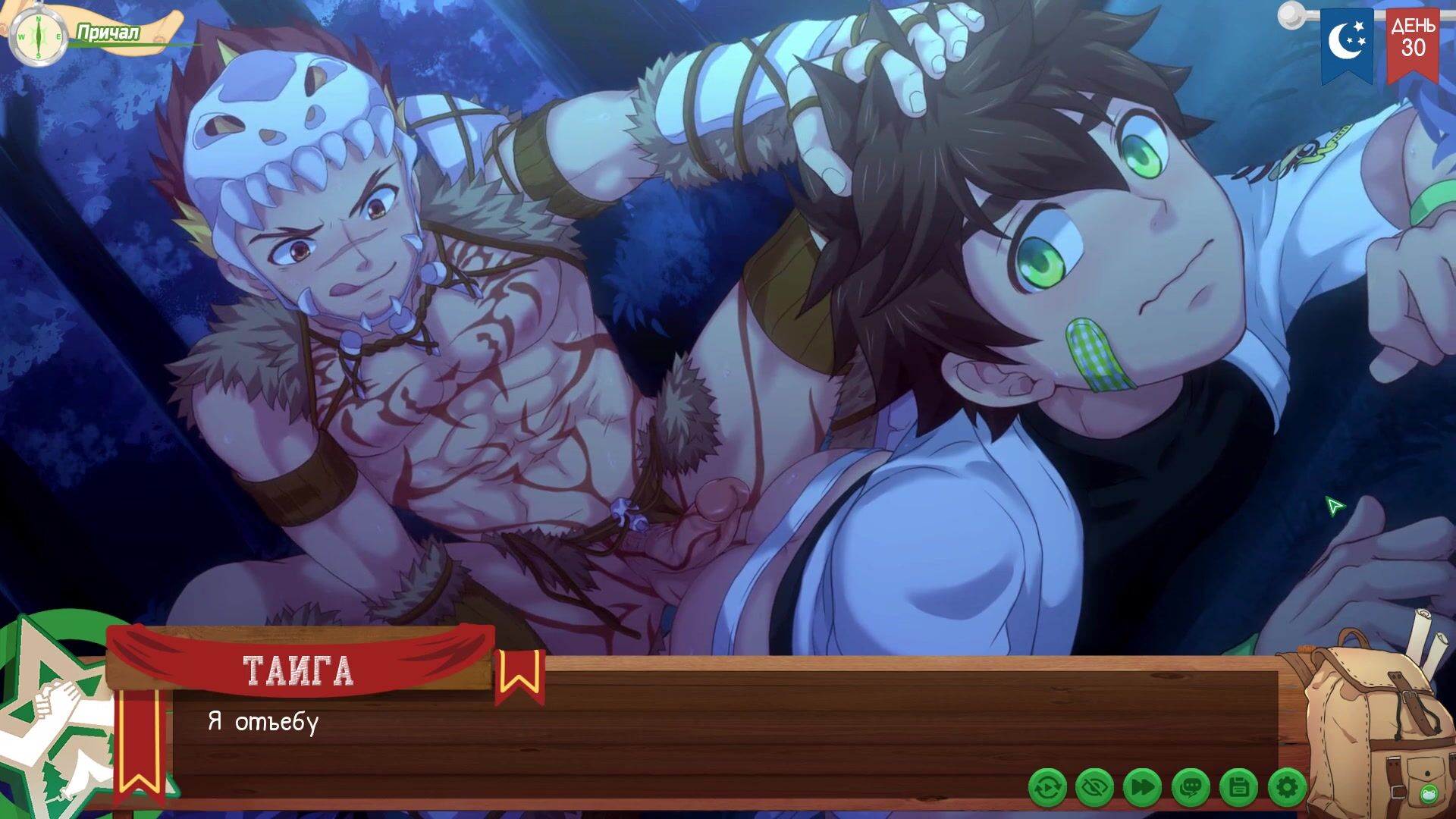Open the save menu via floppy disk icon
This screenshot has width=1456, height=819.
[1239, 789]
